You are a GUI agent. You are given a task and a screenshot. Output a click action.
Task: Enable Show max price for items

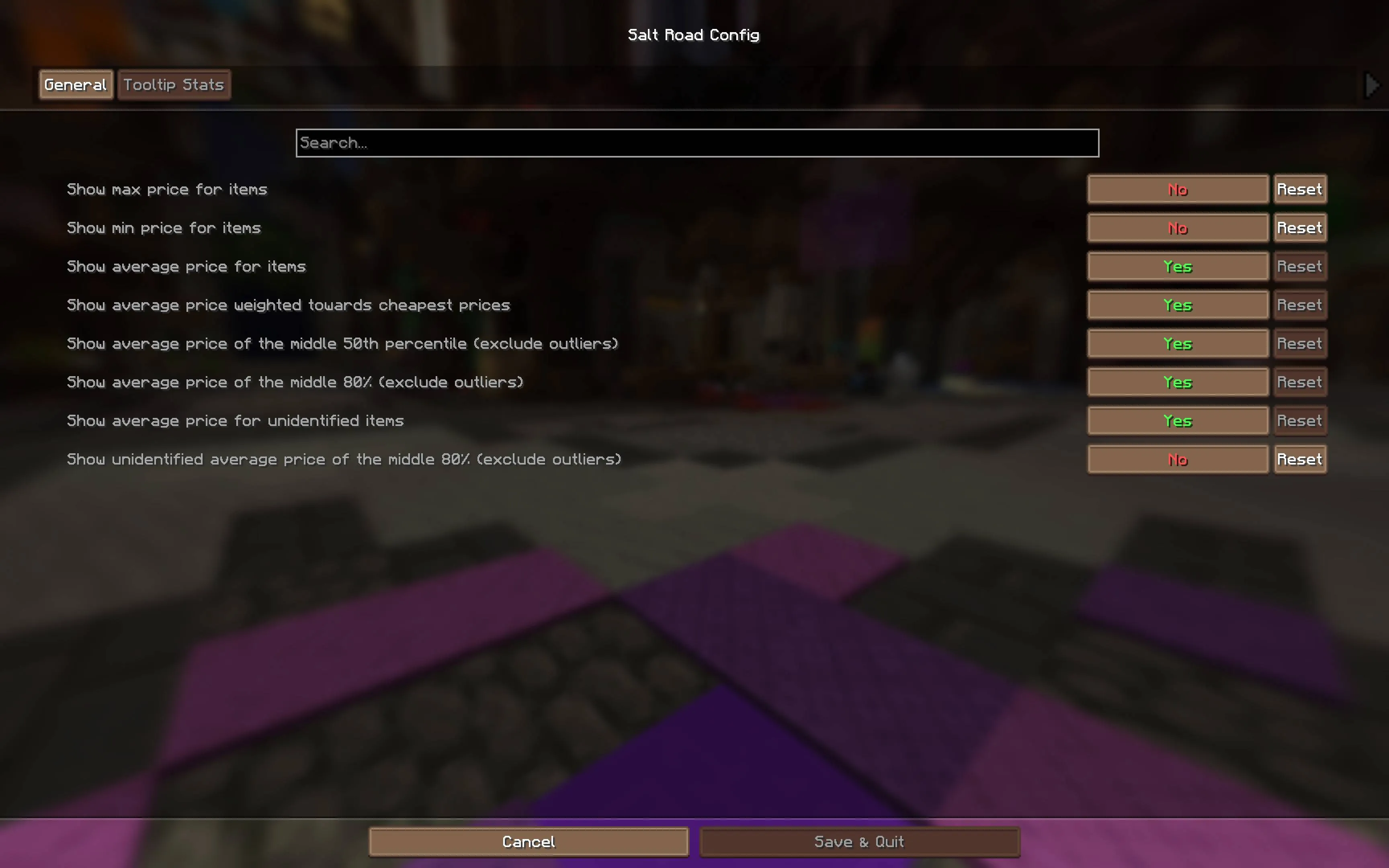coord(1178,189)
